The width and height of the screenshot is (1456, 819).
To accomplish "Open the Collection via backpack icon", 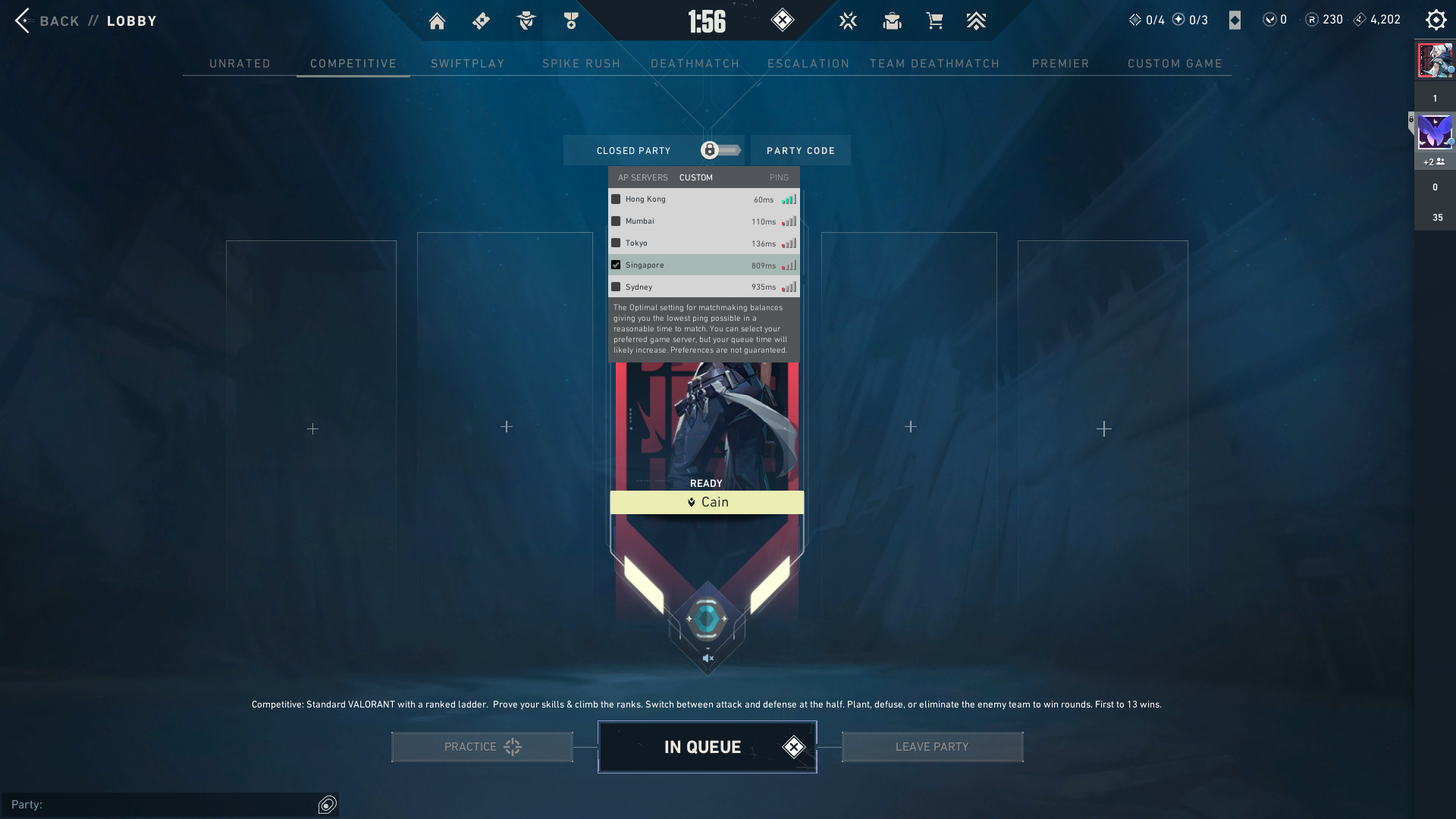I will click(x=892, y=20).
